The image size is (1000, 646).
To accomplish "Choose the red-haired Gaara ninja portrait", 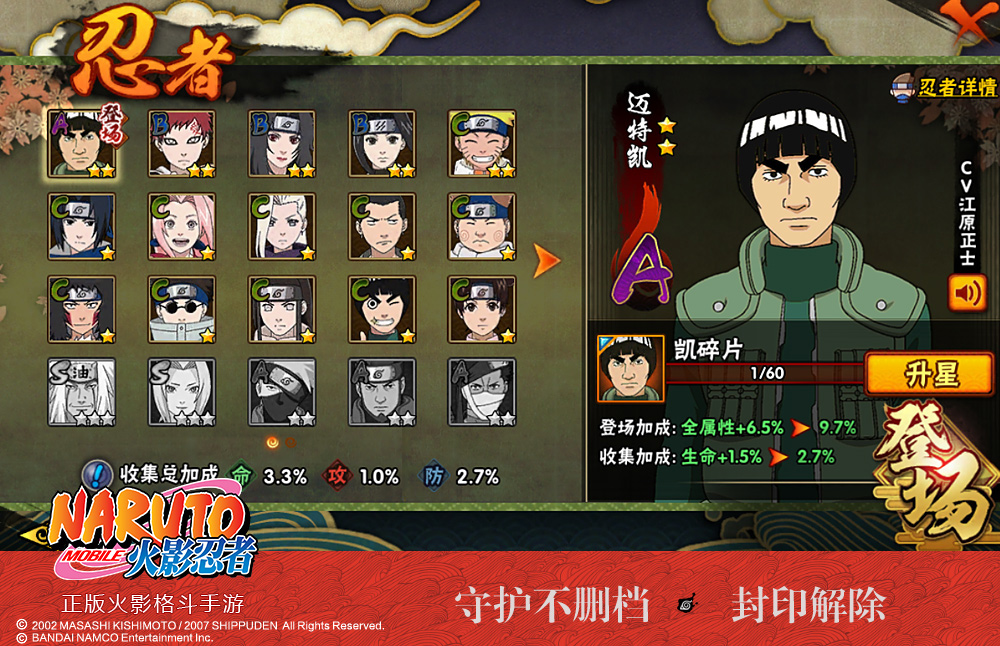I will tap(182, 144).
